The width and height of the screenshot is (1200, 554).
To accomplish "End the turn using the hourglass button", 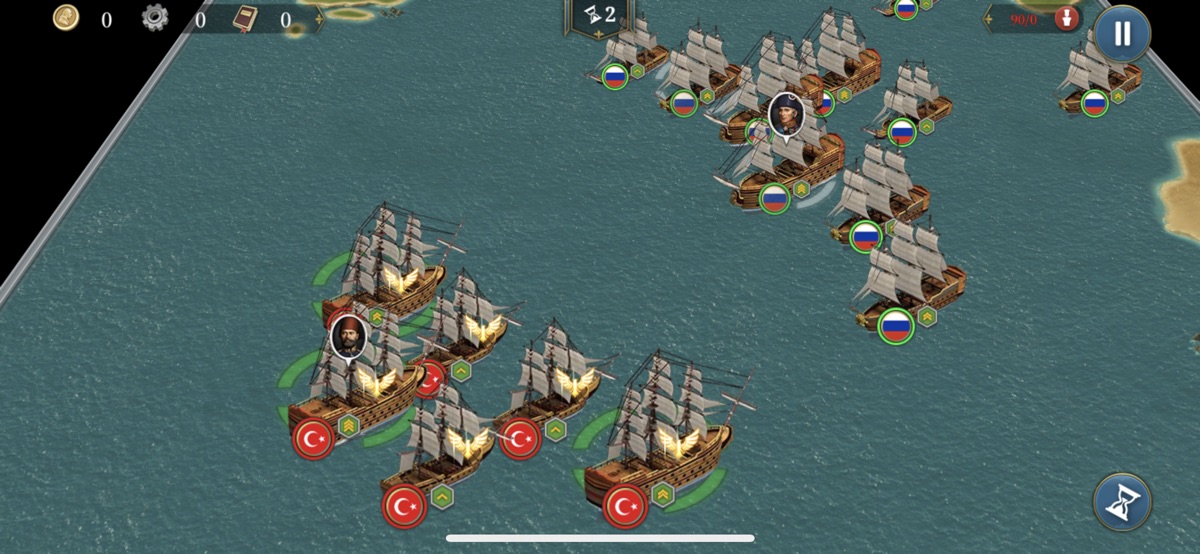I will pyautogui.click(x=1122, y=502).
